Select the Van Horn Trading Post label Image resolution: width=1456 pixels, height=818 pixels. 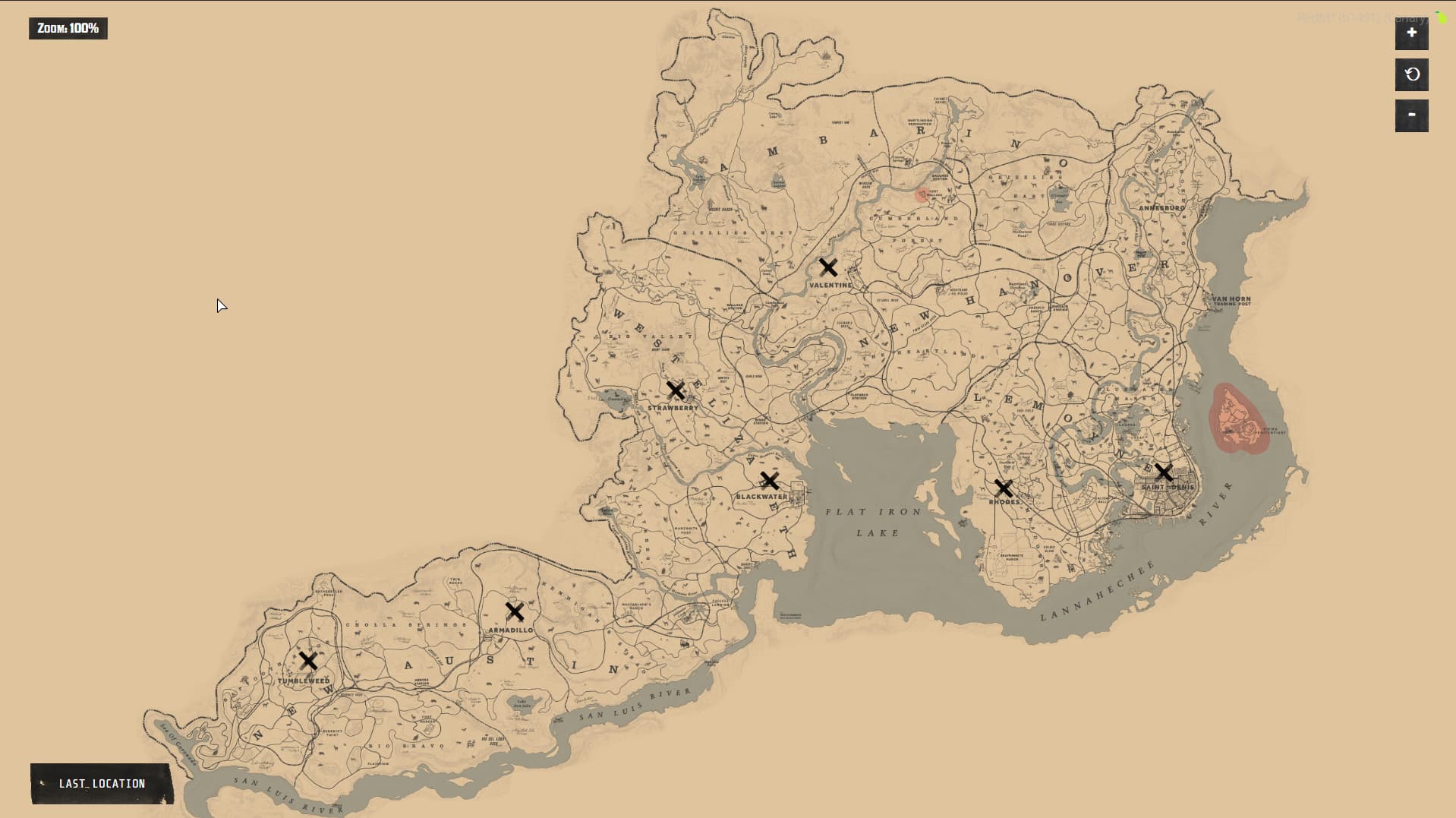point(1230,302)
